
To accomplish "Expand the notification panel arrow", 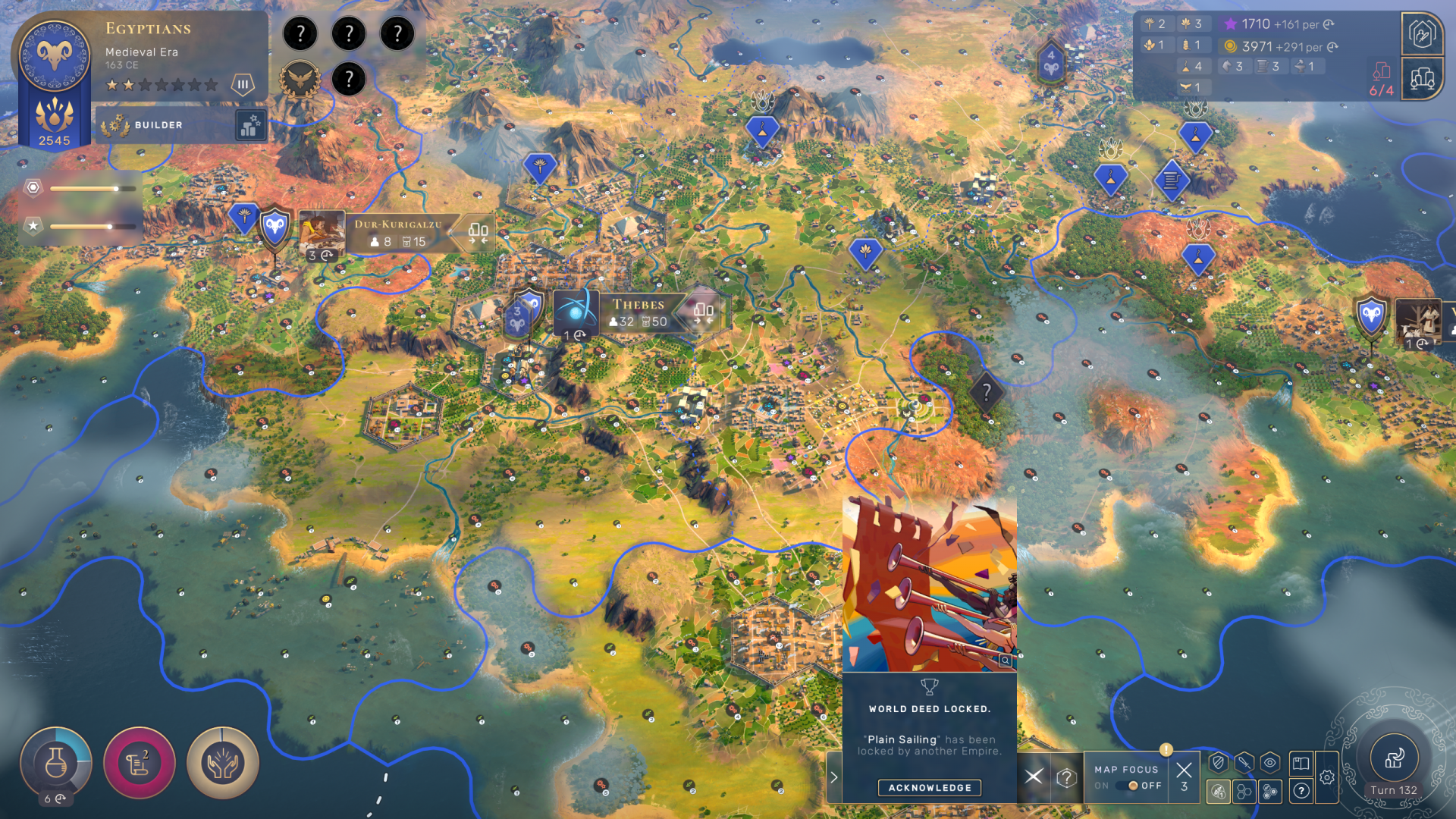I will point(834,777).
